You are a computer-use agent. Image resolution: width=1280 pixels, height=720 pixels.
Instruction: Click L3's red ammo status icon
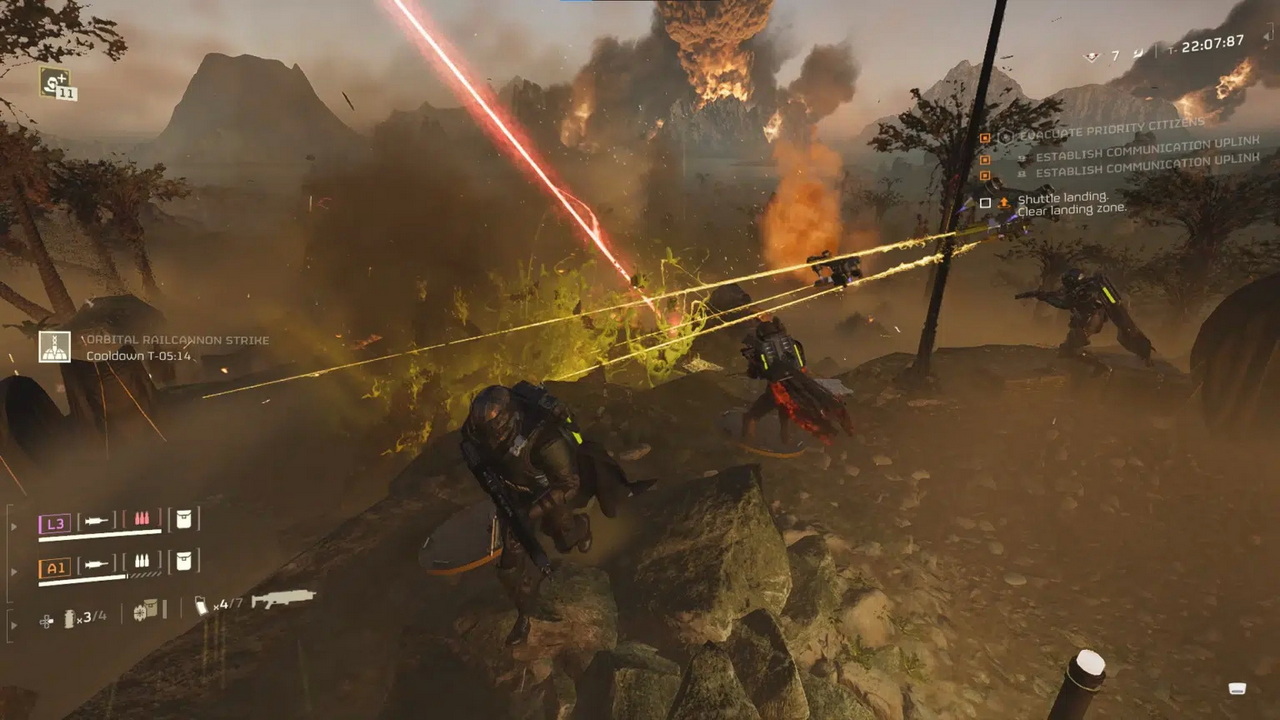click(142, 520)
